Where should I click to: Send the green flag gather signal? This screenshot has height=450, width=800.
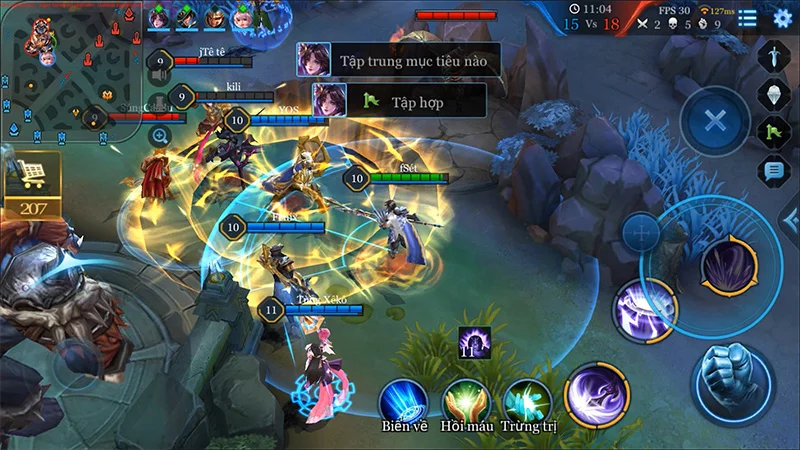775,131
